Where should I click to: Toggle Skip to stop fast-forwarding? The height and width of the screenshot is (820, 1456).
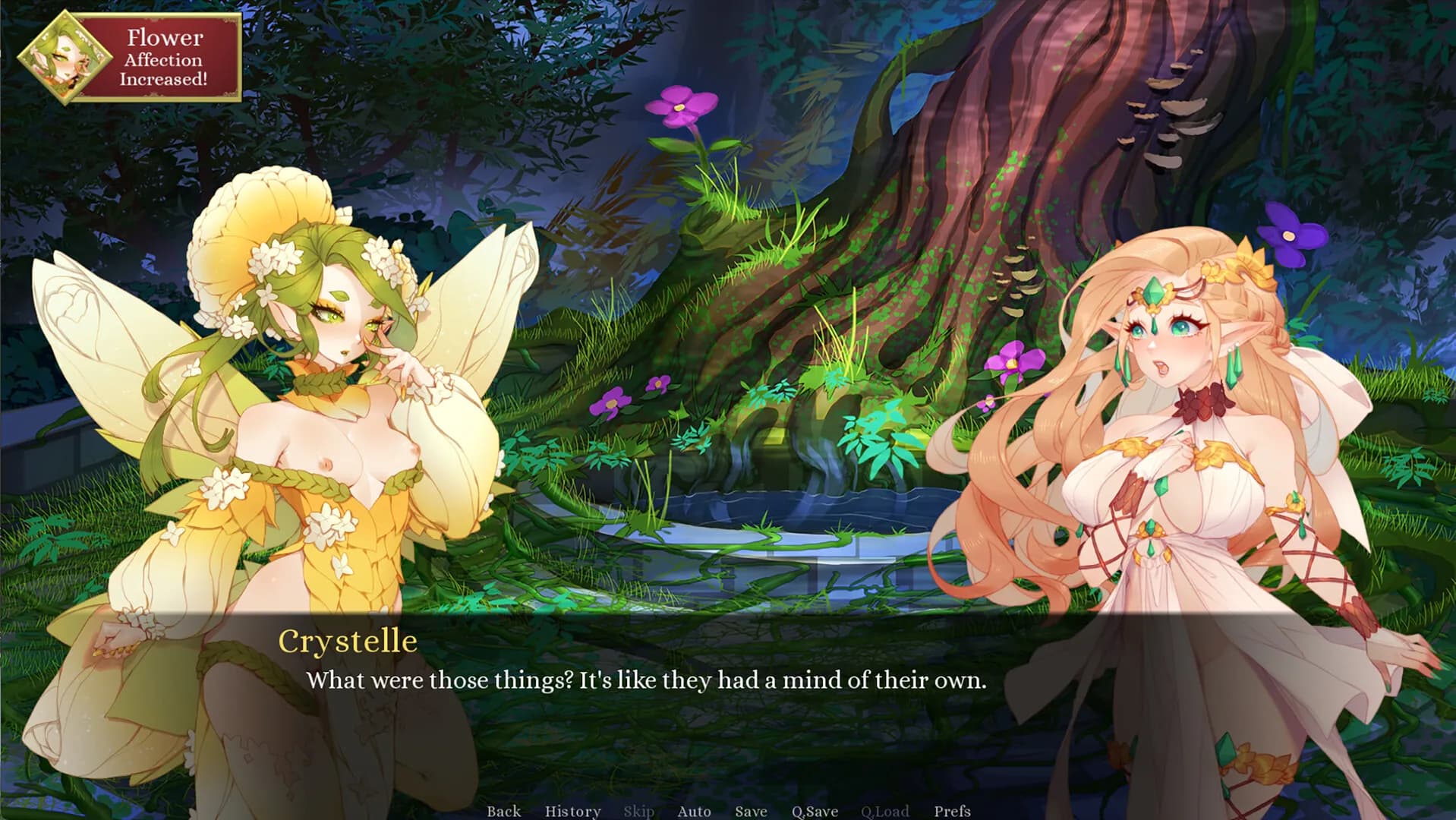pyautogui.click(x=638, y=811)
